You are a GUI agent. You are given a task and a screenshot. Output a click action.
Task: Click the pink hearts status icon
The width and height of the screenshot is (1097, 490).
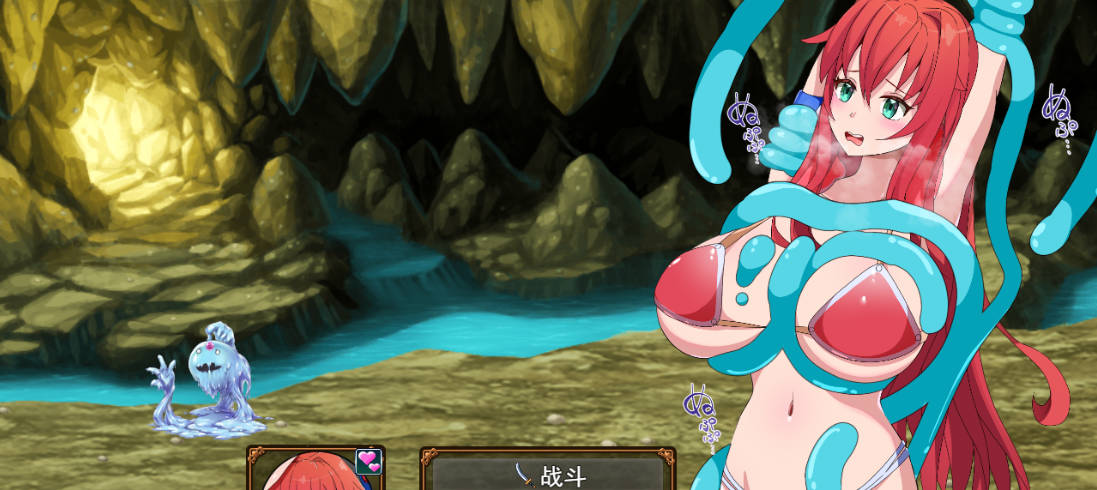(x=369, y=461)
